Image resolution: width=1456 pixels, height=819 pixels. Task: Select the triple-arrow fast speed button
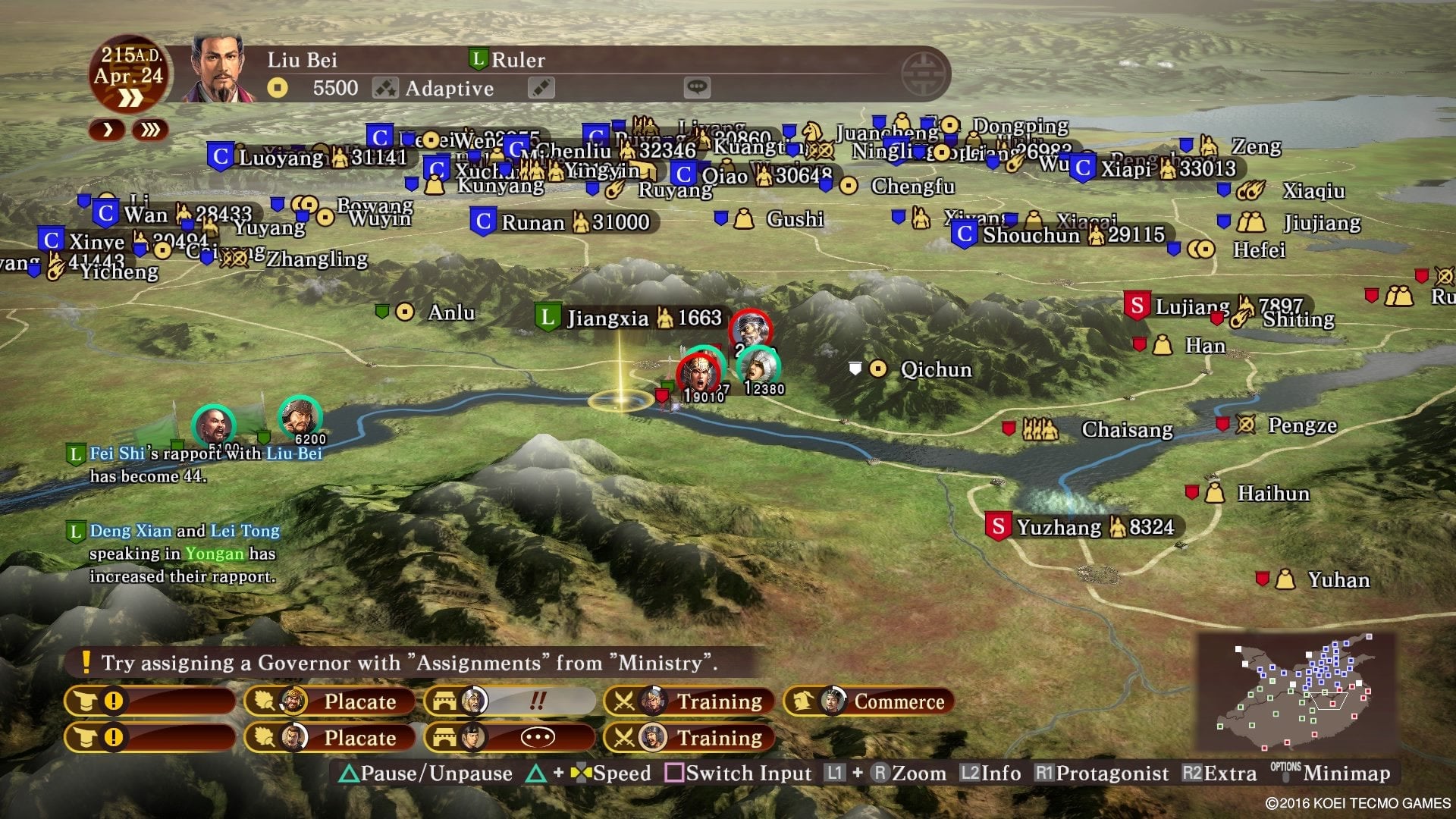click(150, 130)
